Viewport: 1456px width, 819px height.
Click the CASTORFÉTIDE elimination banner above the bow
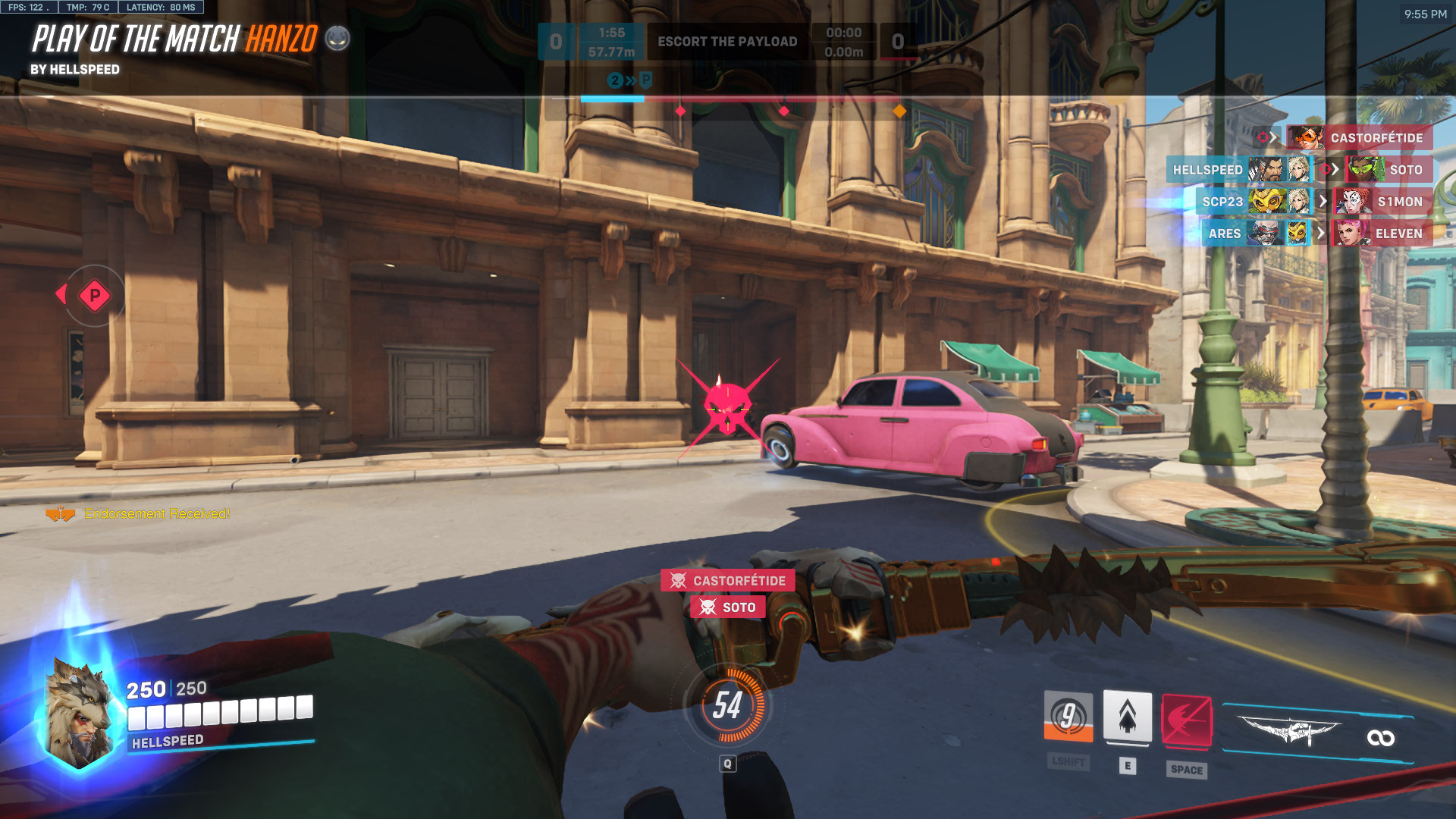click(727, 581)
